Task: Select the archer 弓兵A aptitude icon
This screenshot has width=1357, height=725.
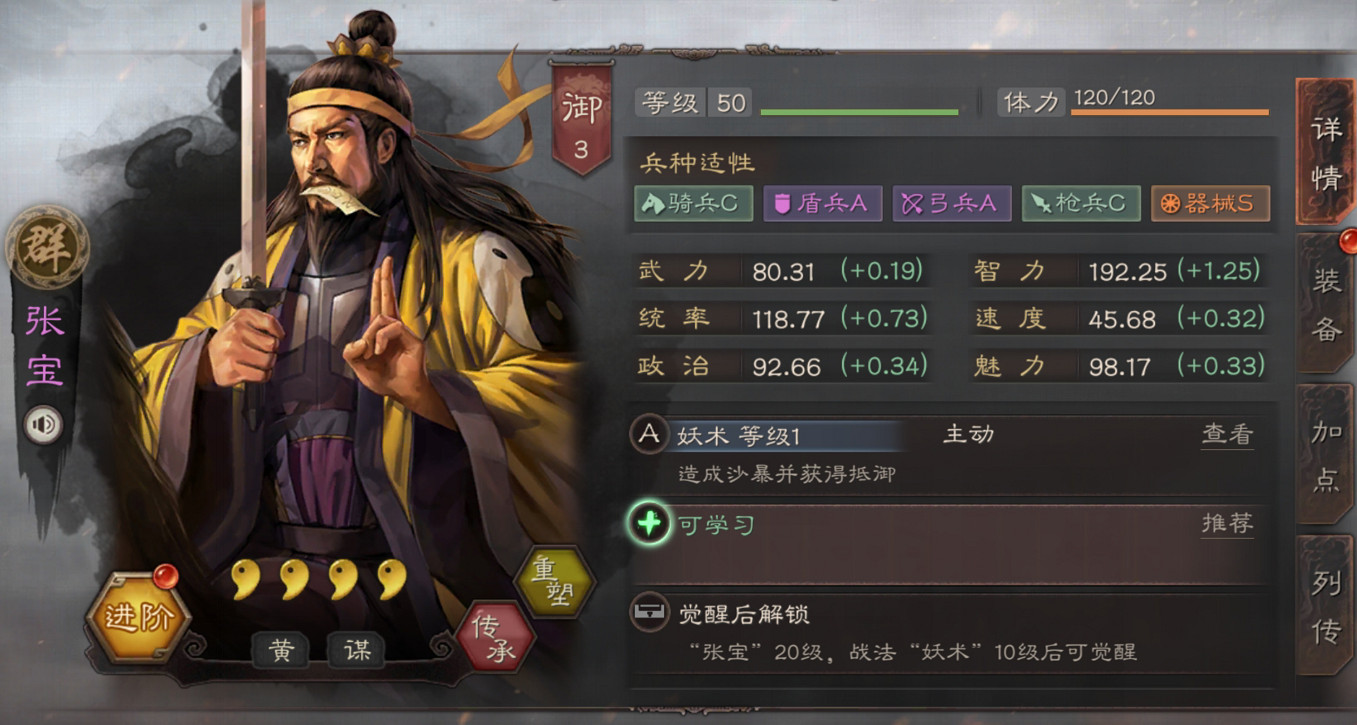Action: tap(951, 202)
